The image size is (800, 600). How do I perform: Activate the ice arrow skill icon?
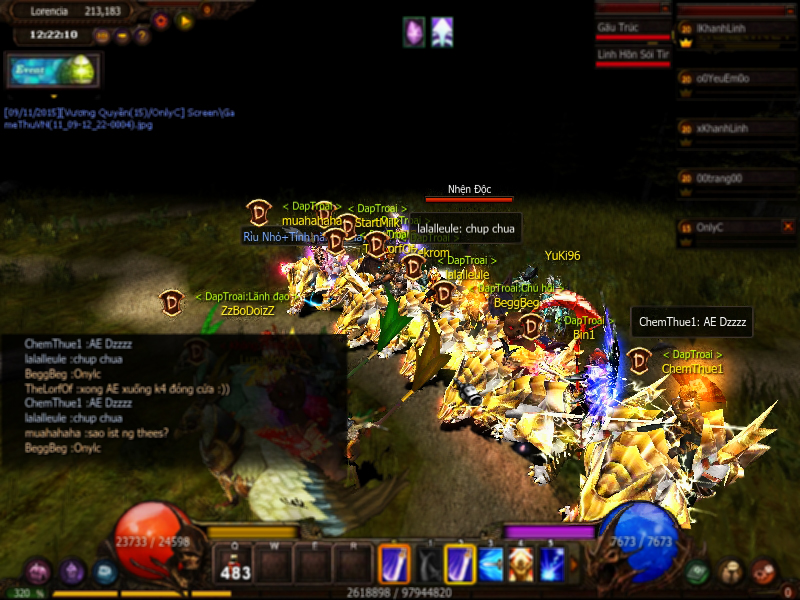pos(490,564)
